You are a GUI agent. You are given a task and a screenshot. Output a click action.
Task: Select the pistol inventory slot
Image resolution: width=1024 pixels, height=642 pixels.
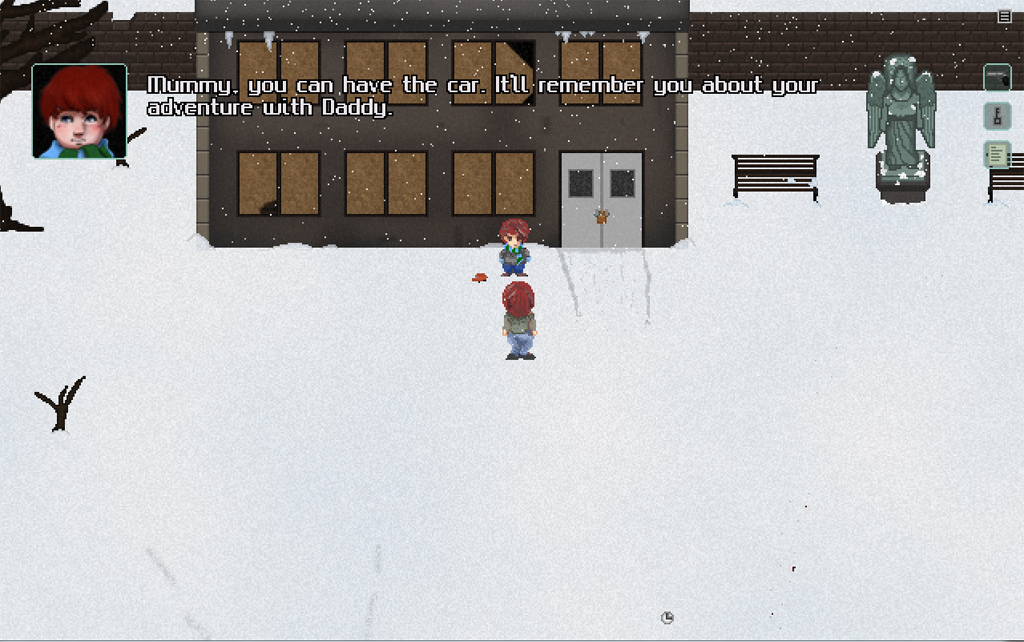click(x=997, y=77)
